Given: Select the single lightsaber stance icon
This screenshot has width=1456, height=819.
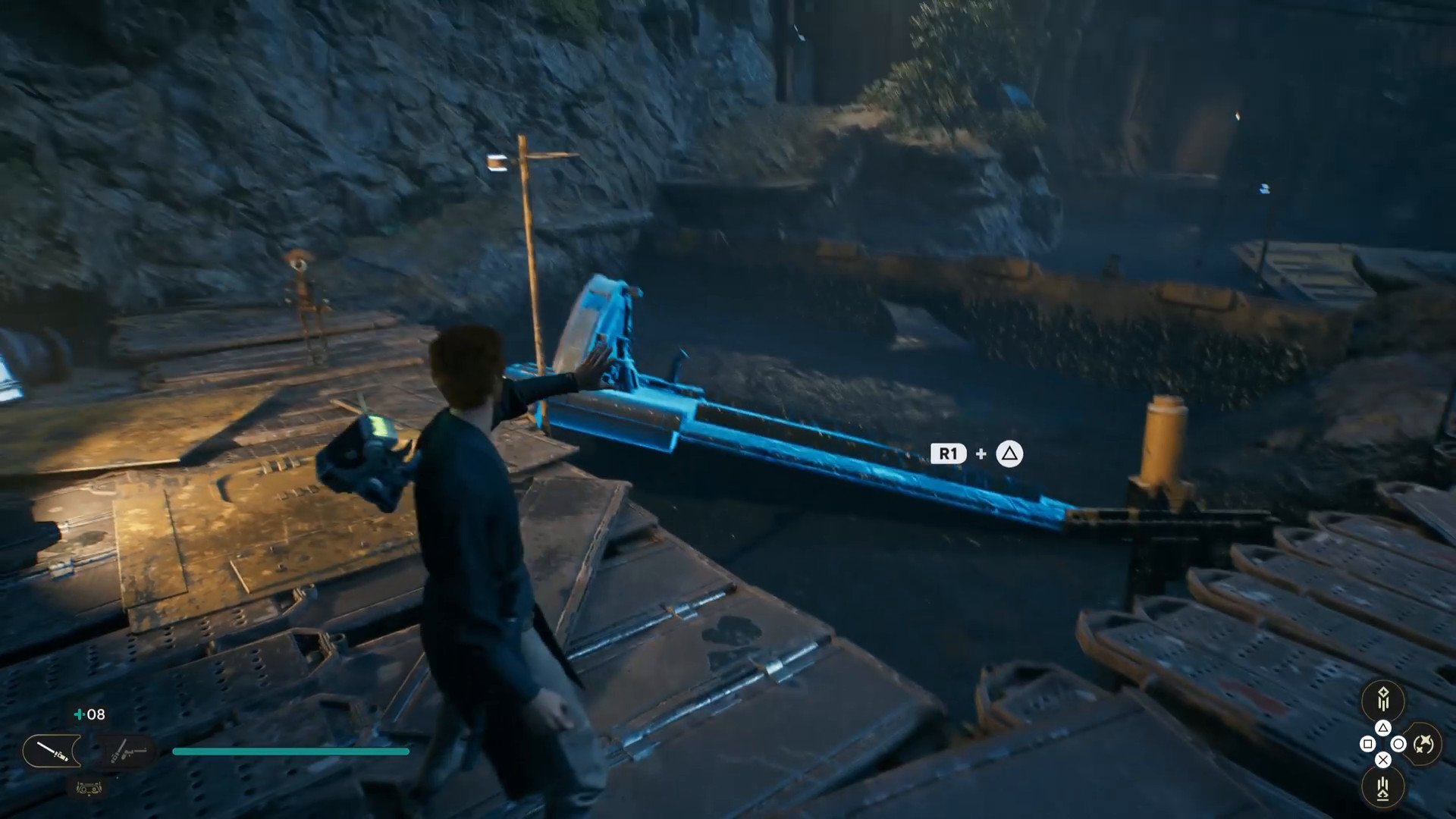Looking at the screenshot, I should [x=52, y=752].
